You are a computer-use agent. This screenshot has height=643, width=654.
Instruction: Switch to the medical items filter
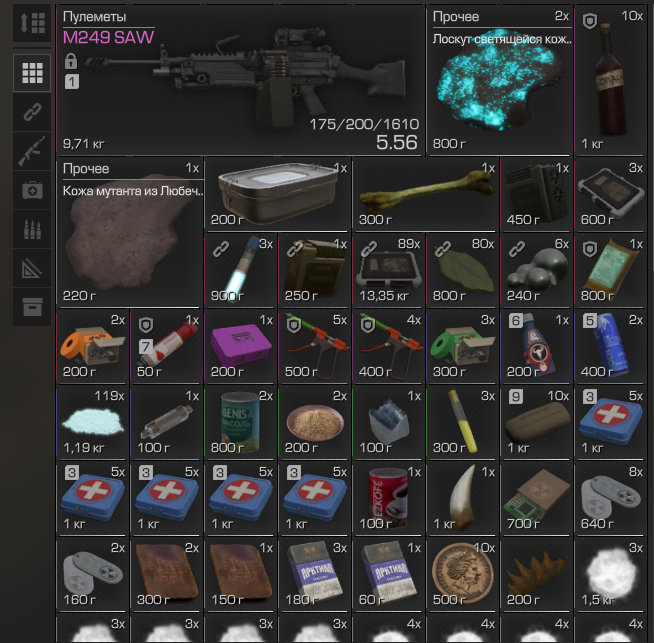(x=32, y=190)
